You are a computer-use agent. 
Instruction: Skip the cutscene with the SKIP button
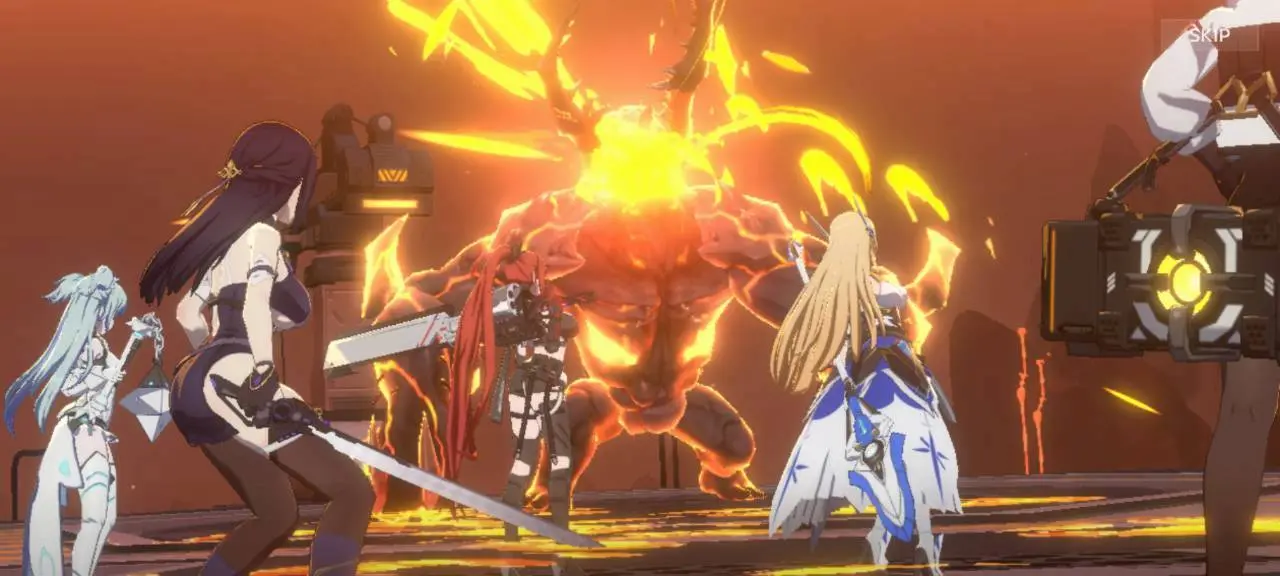pos(1208,35)
